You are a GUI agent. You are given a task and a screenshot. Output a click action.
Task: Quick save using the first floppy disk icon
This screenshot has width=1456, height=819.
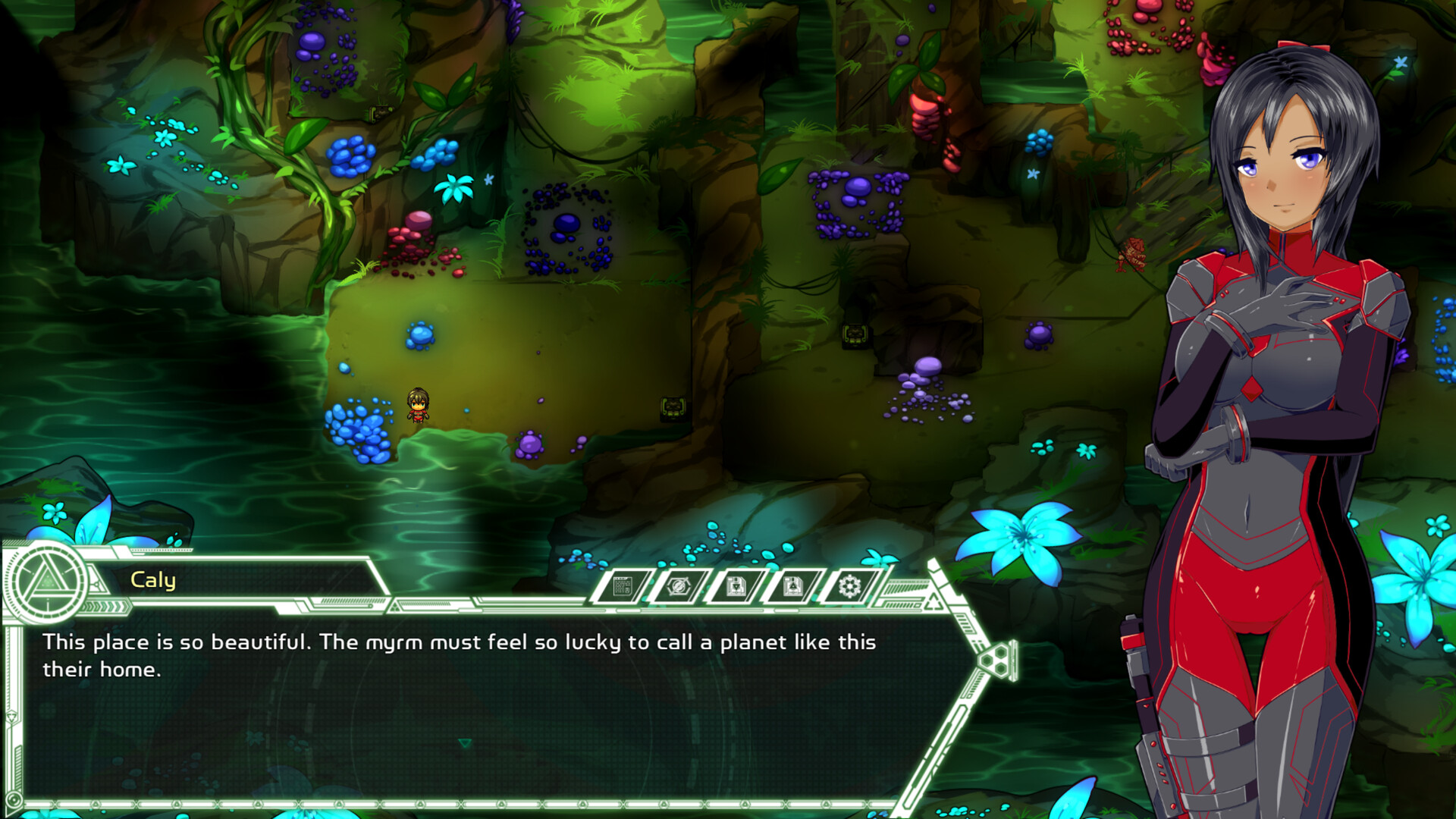tap(738, 588)
